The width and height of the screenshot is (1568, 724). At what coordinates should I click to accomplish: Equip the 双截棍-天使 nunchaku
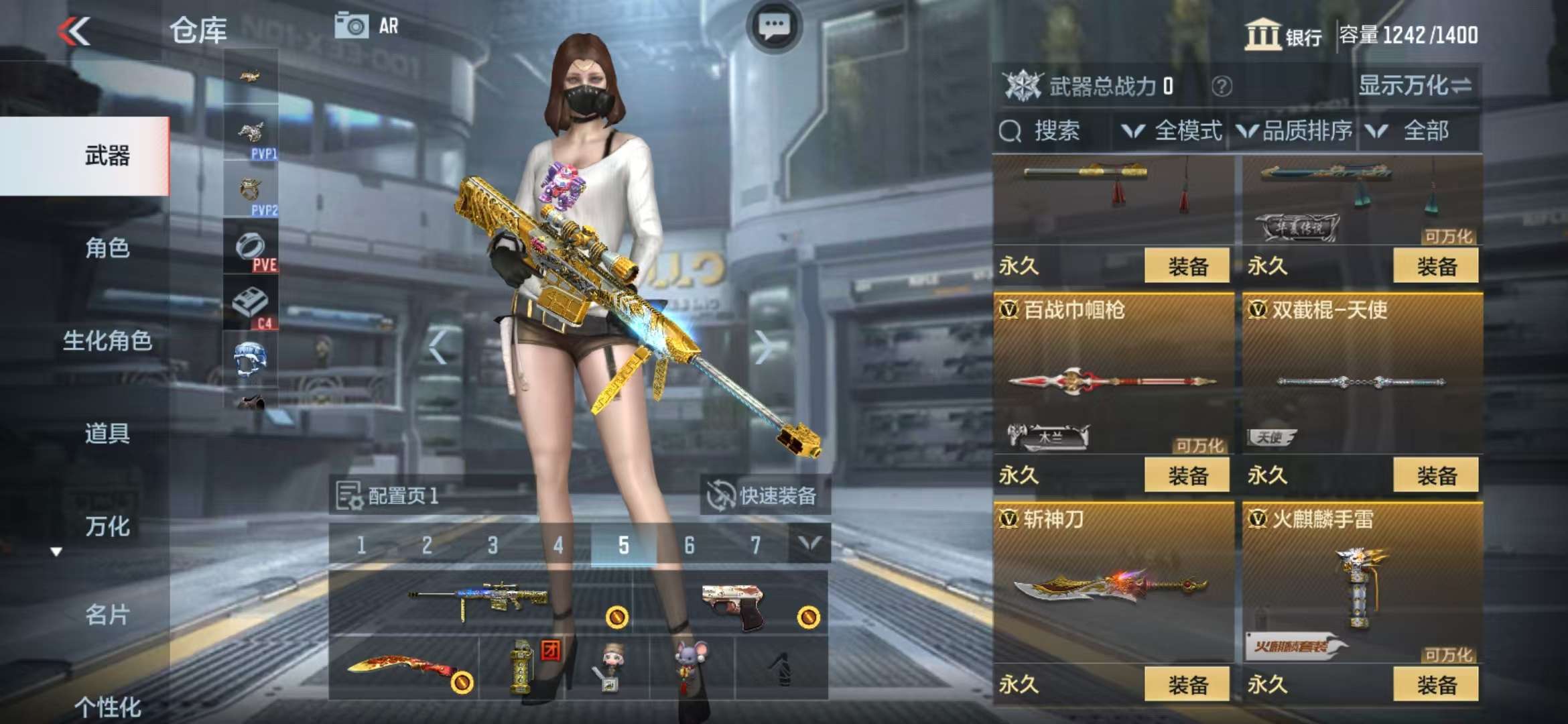[x=1435, y=476]
